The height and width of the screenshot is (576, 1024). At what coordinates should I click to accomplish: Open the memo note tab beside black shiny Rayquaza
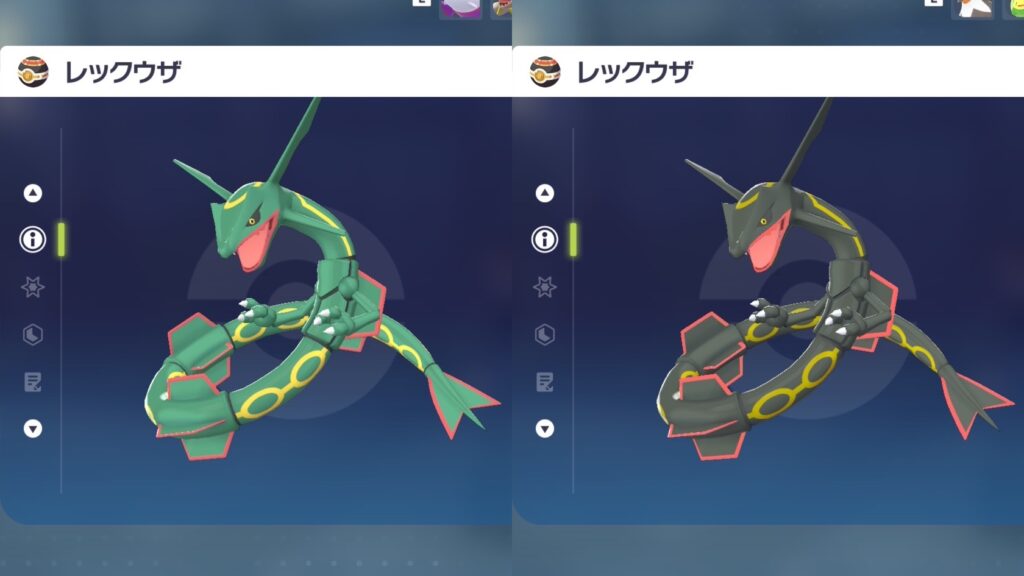(545, 381)
